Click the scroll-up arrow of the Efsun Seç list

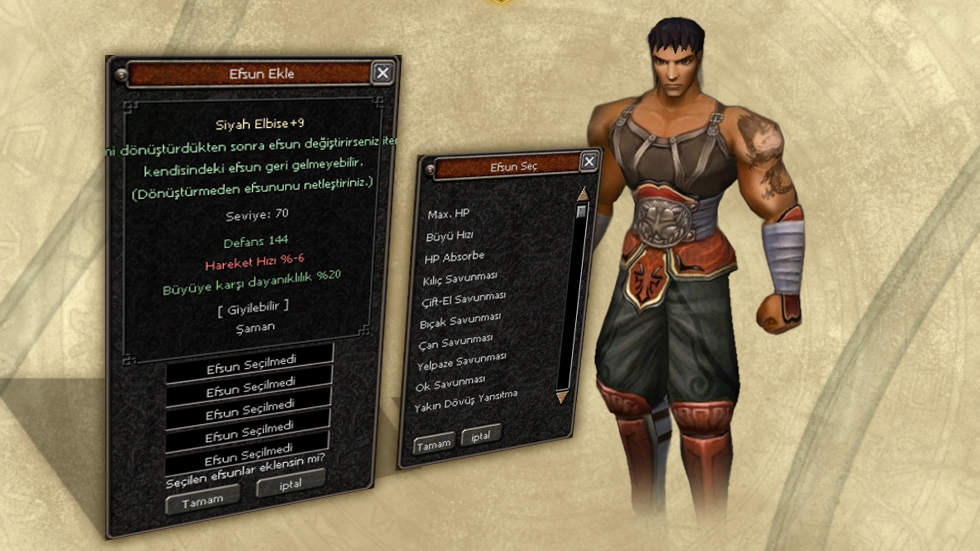coord(581,194)
